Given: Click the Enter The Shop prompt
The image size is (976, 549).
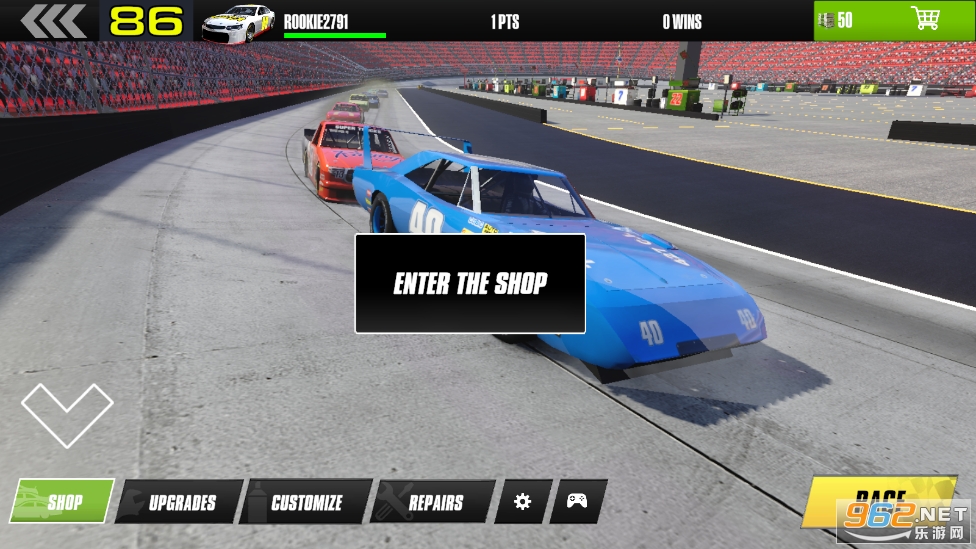Looking at the screenshot, I should tap(470, 283).
